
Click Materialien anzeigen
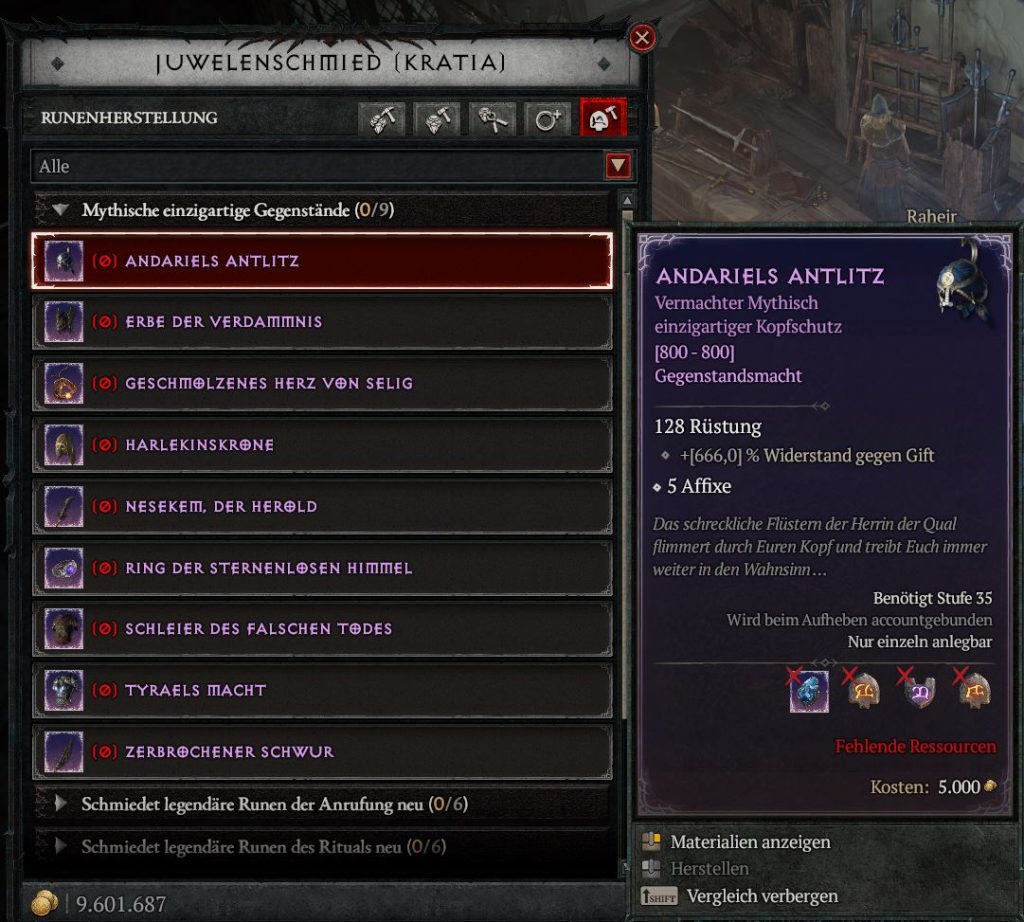click(x=750, y=842)
